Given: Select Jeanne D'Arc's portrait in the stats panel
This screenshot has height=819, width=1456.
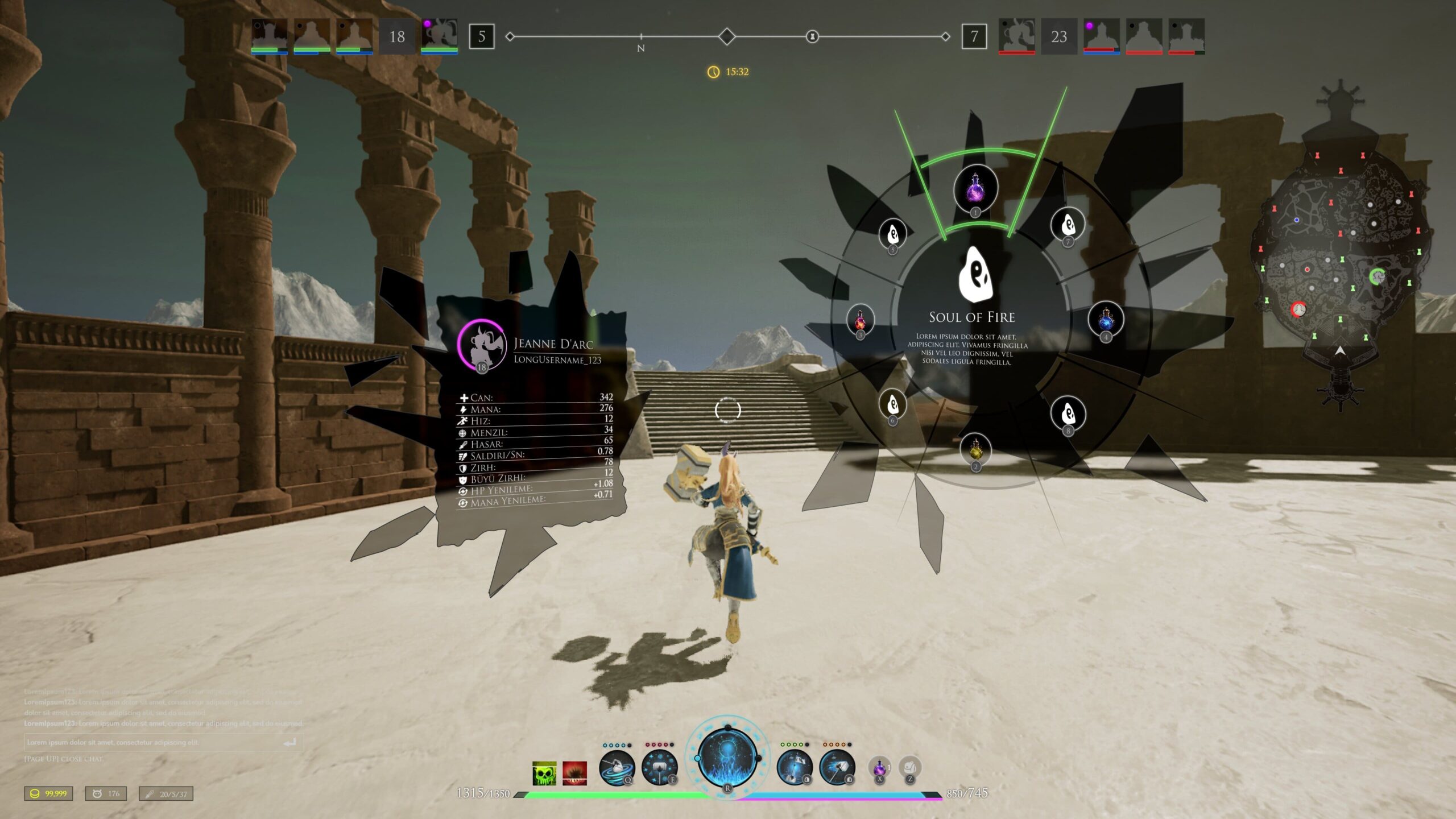Looking at the screenshot, I should (481, 344).
